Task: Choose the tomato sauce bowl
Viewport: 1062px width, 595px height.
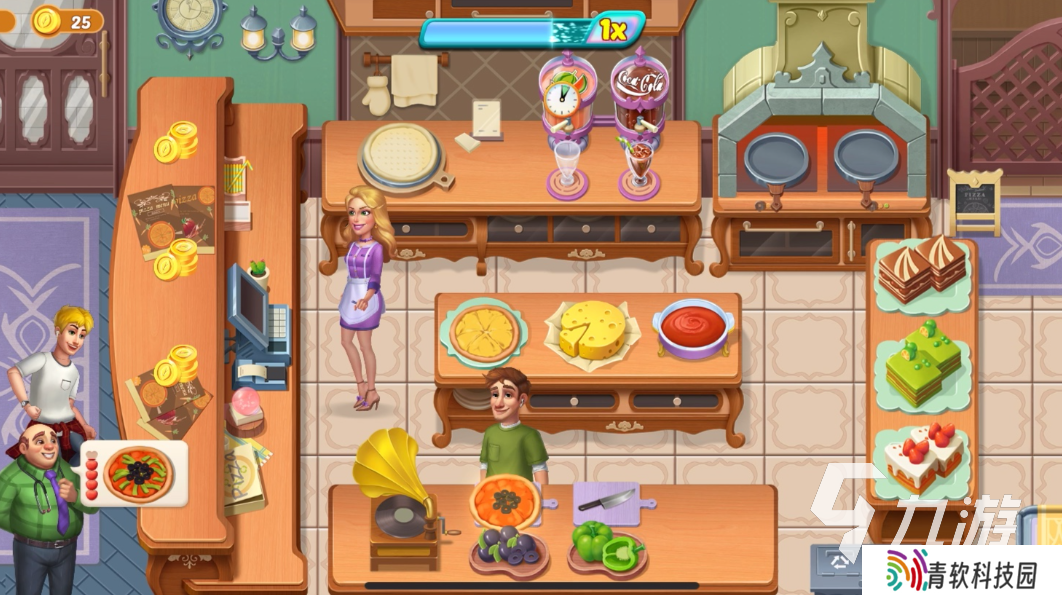Action: pos(693,328)
